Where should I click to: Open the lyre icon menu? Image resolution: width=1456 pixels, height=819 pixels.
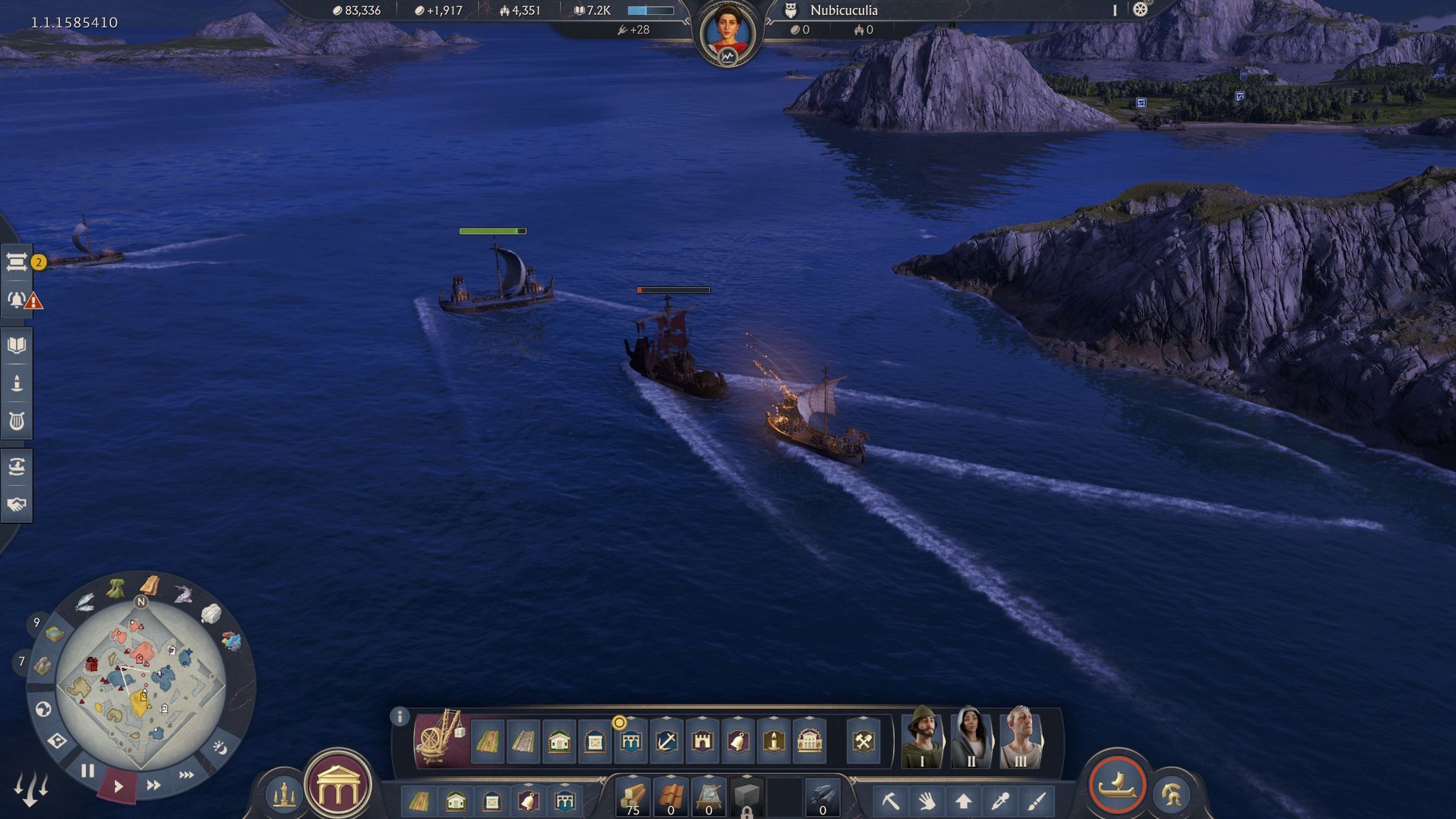click(x=17, y=421)
